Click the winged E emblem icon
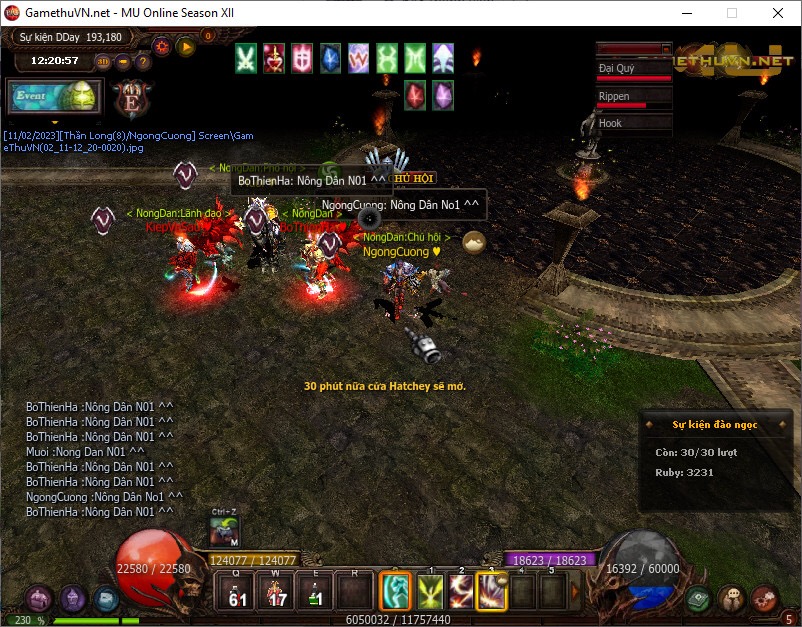This screenshot has height=627, width=802. click(131, 99)
